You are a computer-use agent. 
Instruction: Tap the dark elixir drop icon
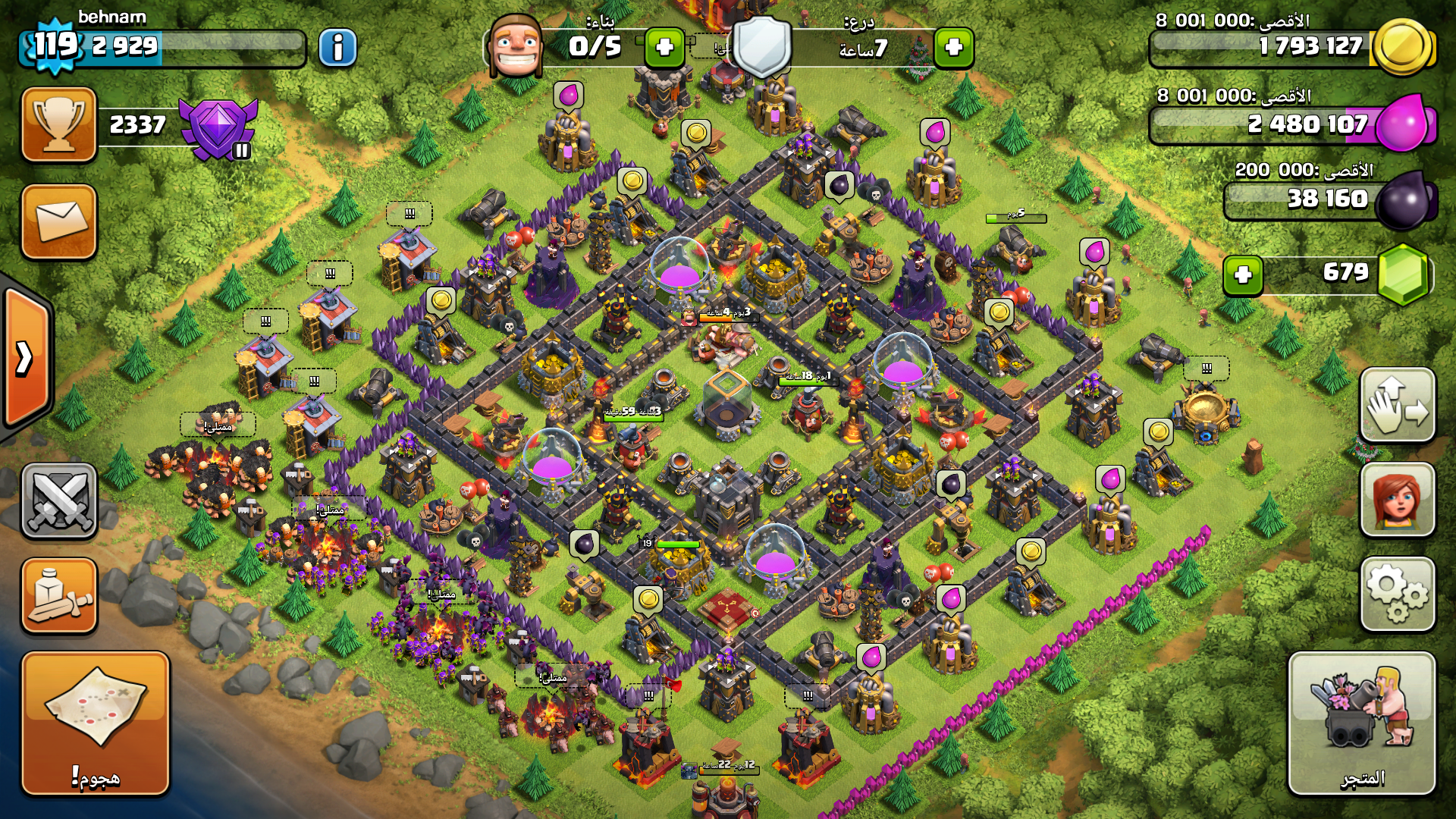coord(1404,200)
